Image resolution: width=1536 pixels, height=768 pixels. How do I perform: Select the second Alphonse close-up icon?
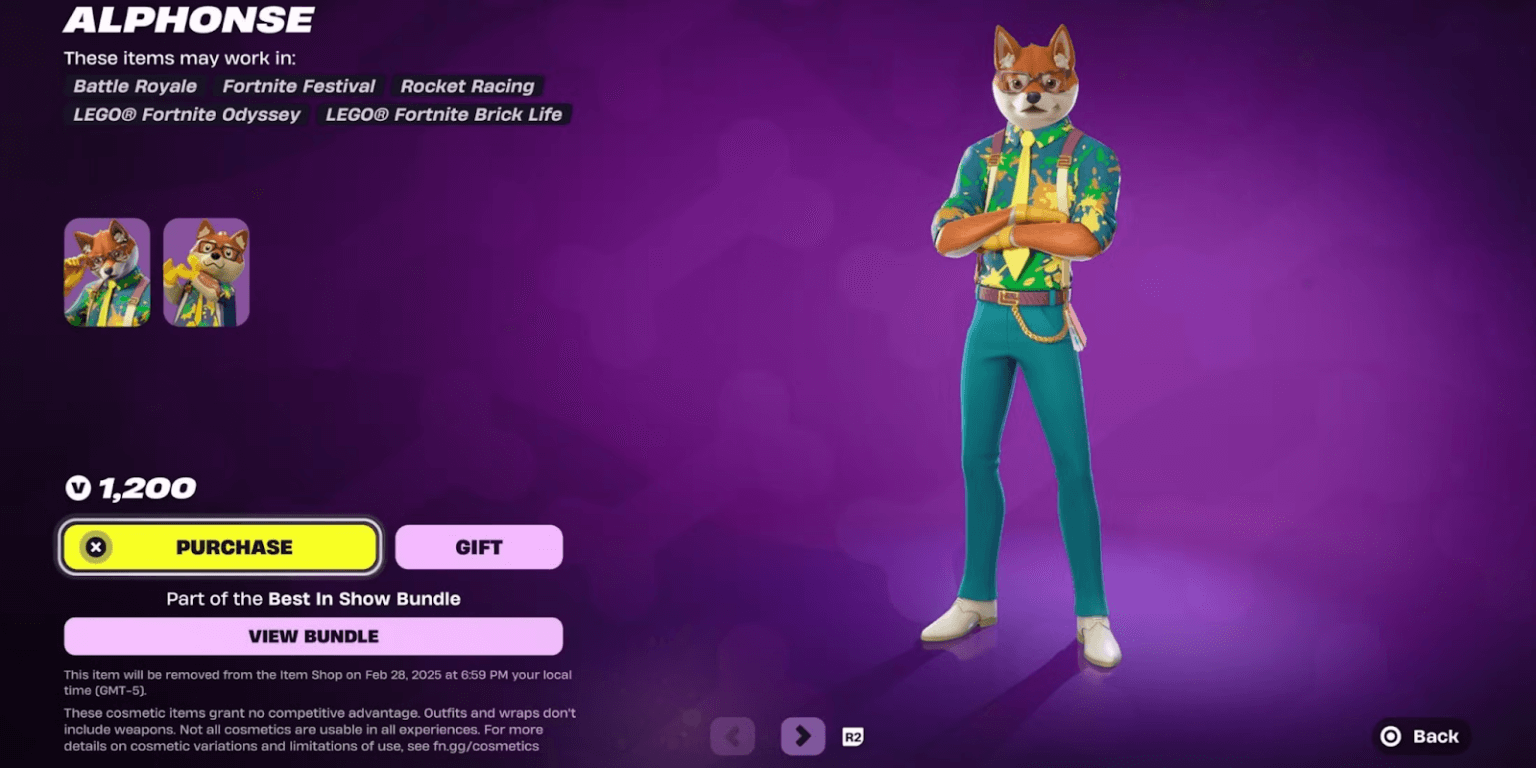pyautogui.click(x=206, y=271)
